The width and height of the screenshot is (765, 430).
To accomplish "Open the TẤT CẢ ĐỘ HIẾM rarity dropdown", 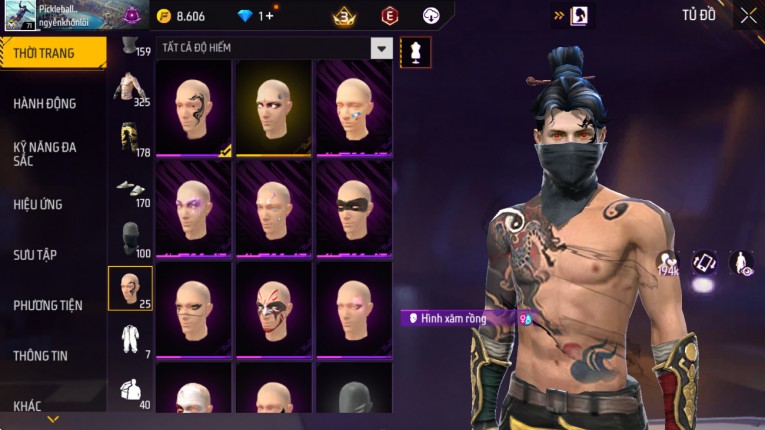I will [381, 48].
